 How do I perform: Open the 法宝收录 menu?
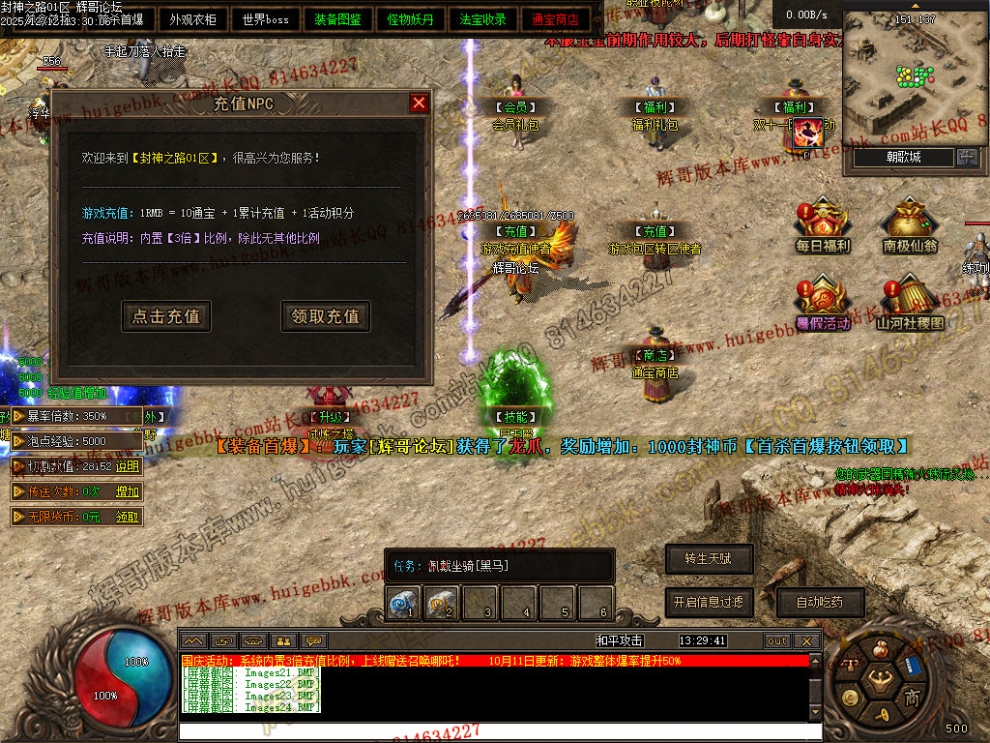484,19
